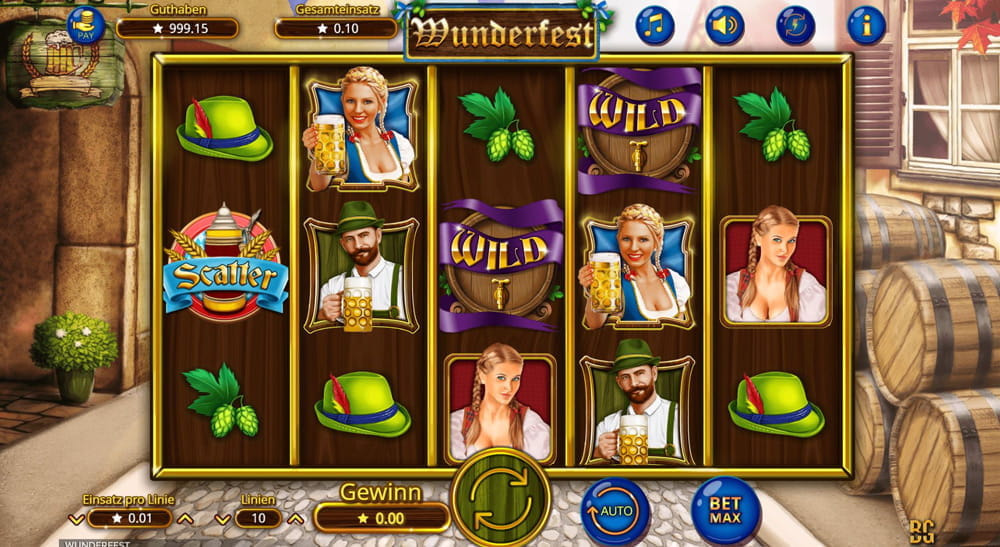Enable AUTO spin mode
The width and height of the screenshot is (1000, 547).
616,511
